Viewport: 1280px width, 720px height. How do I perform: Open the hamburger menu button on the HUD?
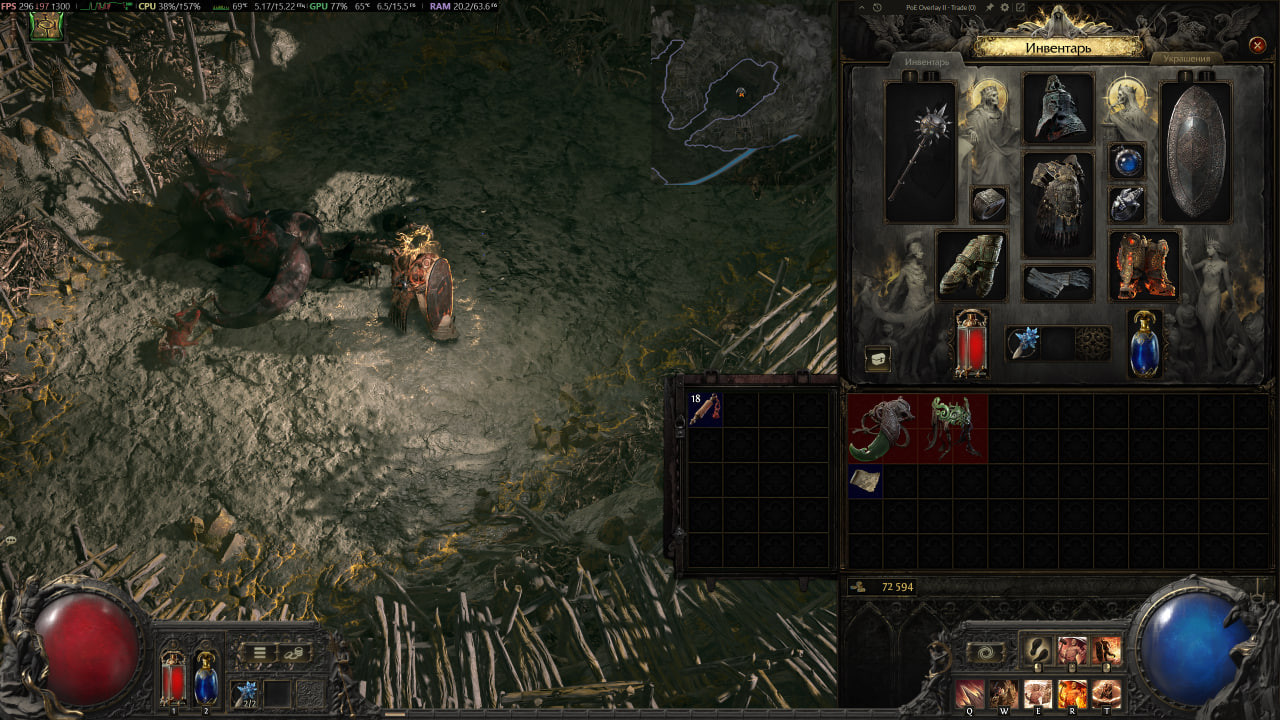point(259,652)
